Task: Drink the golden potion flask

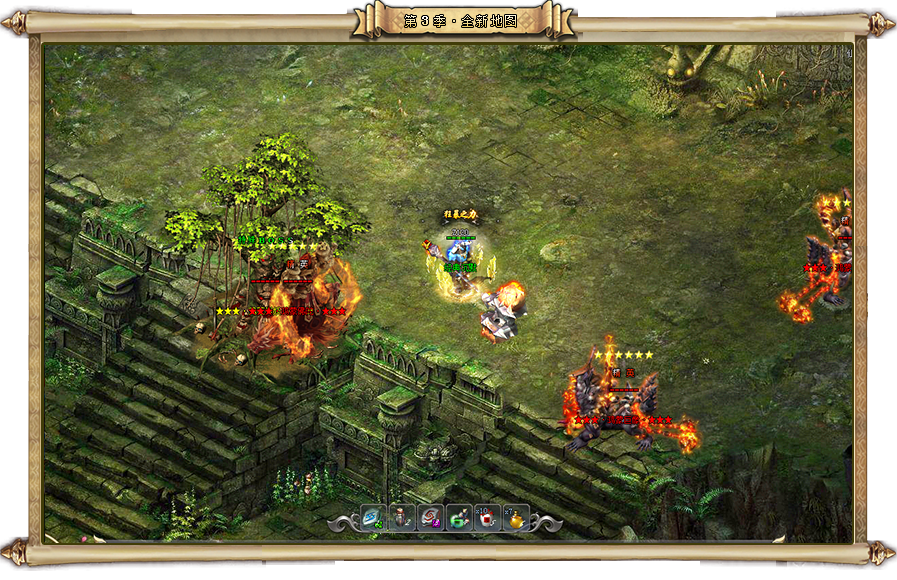Action: point(516,517)
